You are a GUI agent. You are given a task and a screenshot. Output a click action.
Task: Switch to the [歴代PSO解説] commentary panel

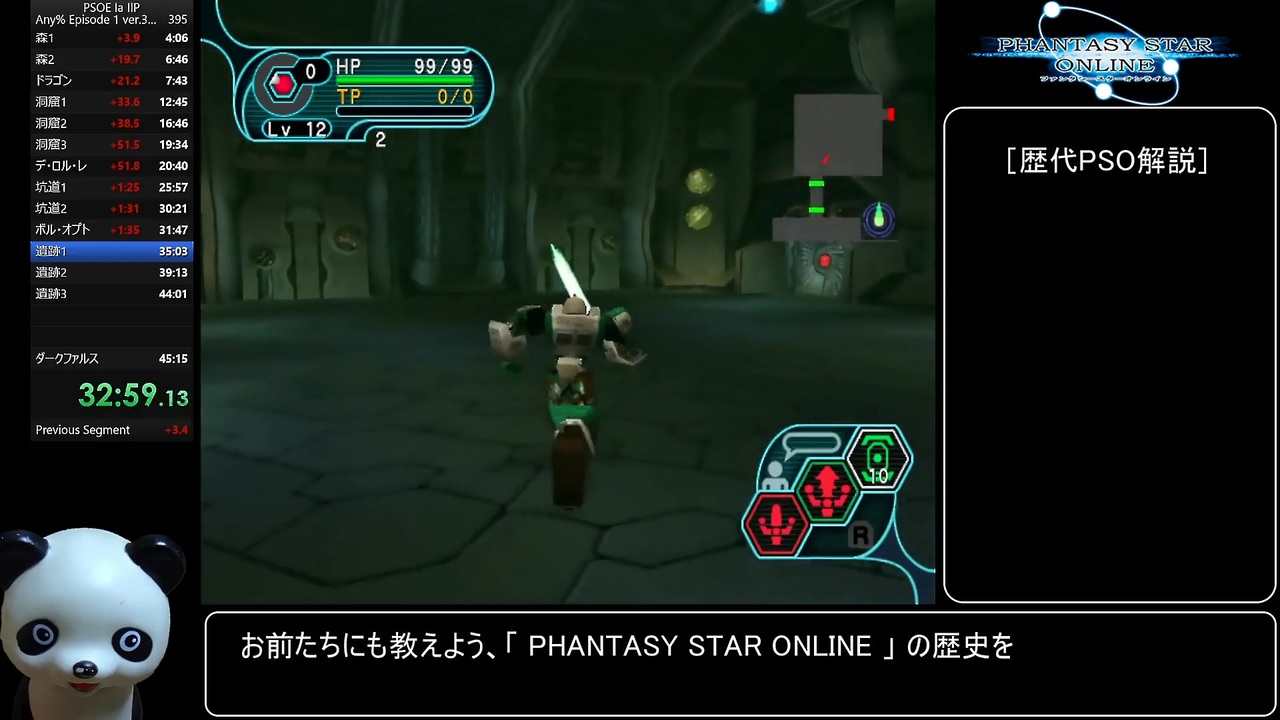click(1108, 161)
